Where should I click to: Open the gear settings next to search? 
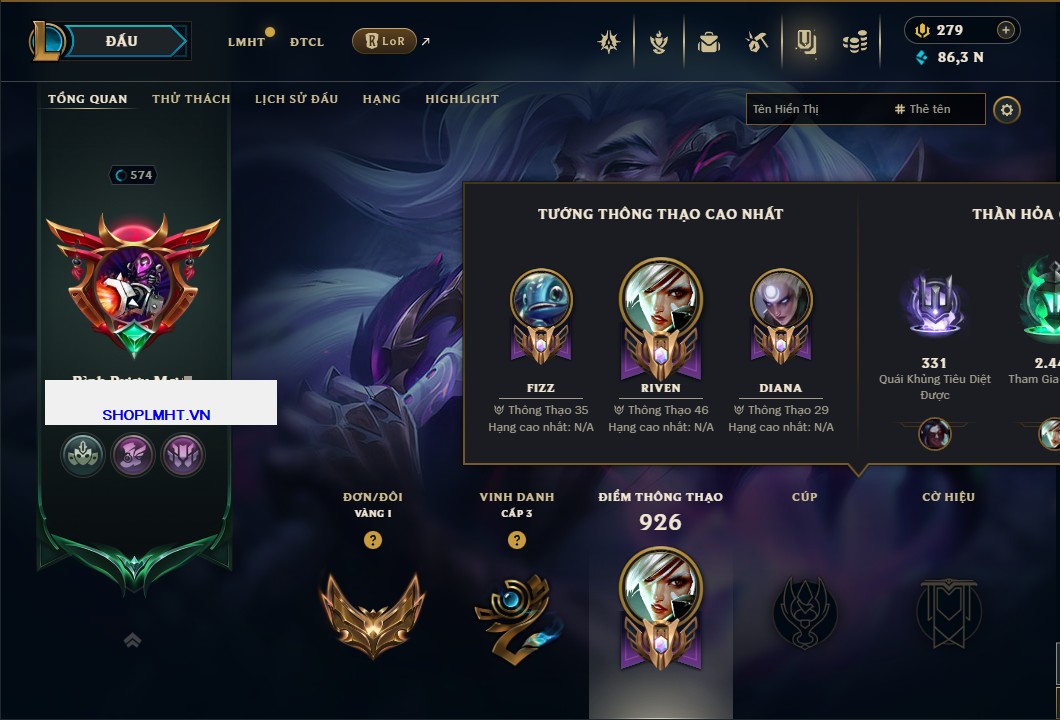coord(1006,109)
